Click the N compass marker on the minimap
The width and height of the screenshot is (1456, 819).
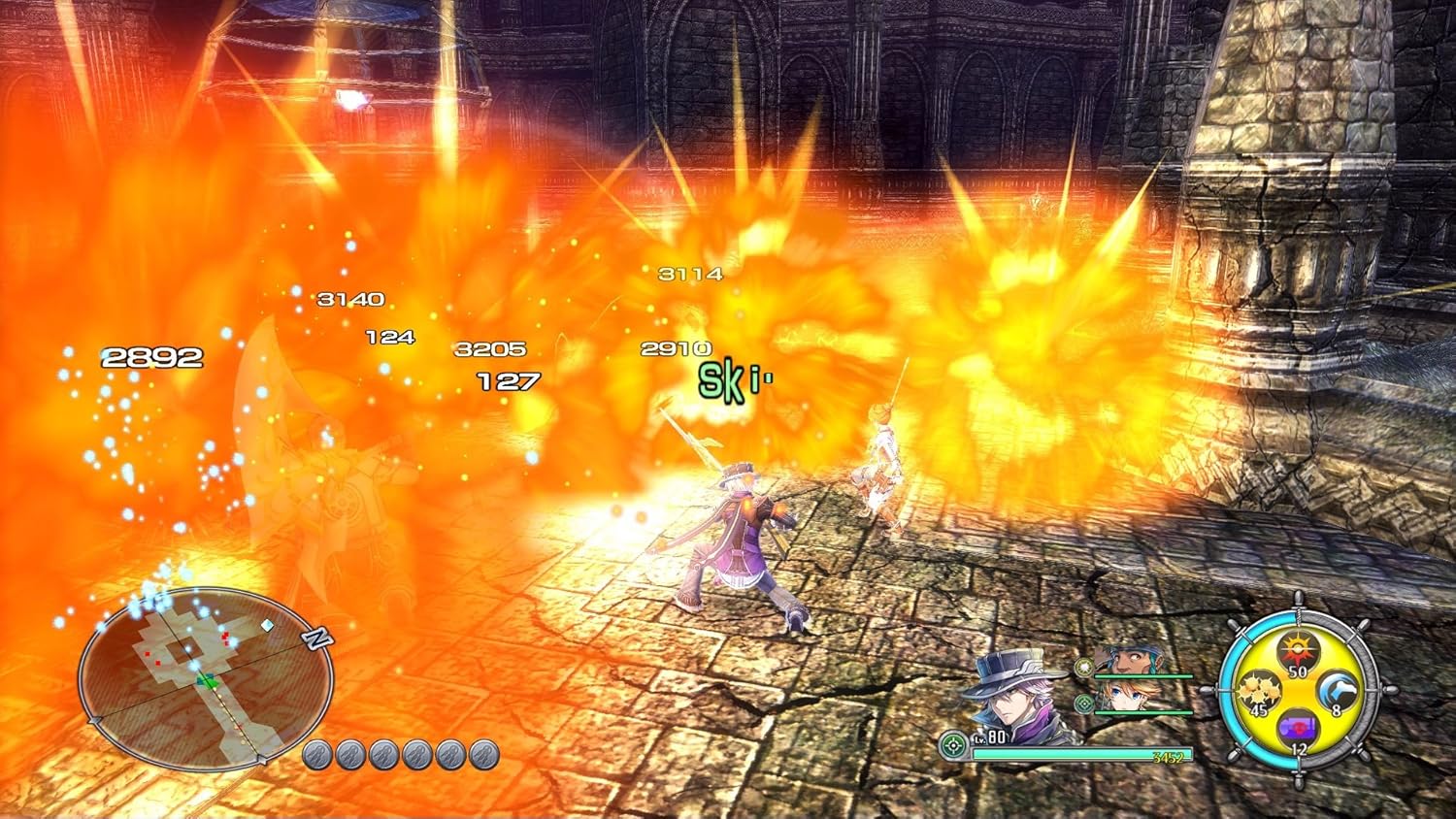tap(315, 638)
